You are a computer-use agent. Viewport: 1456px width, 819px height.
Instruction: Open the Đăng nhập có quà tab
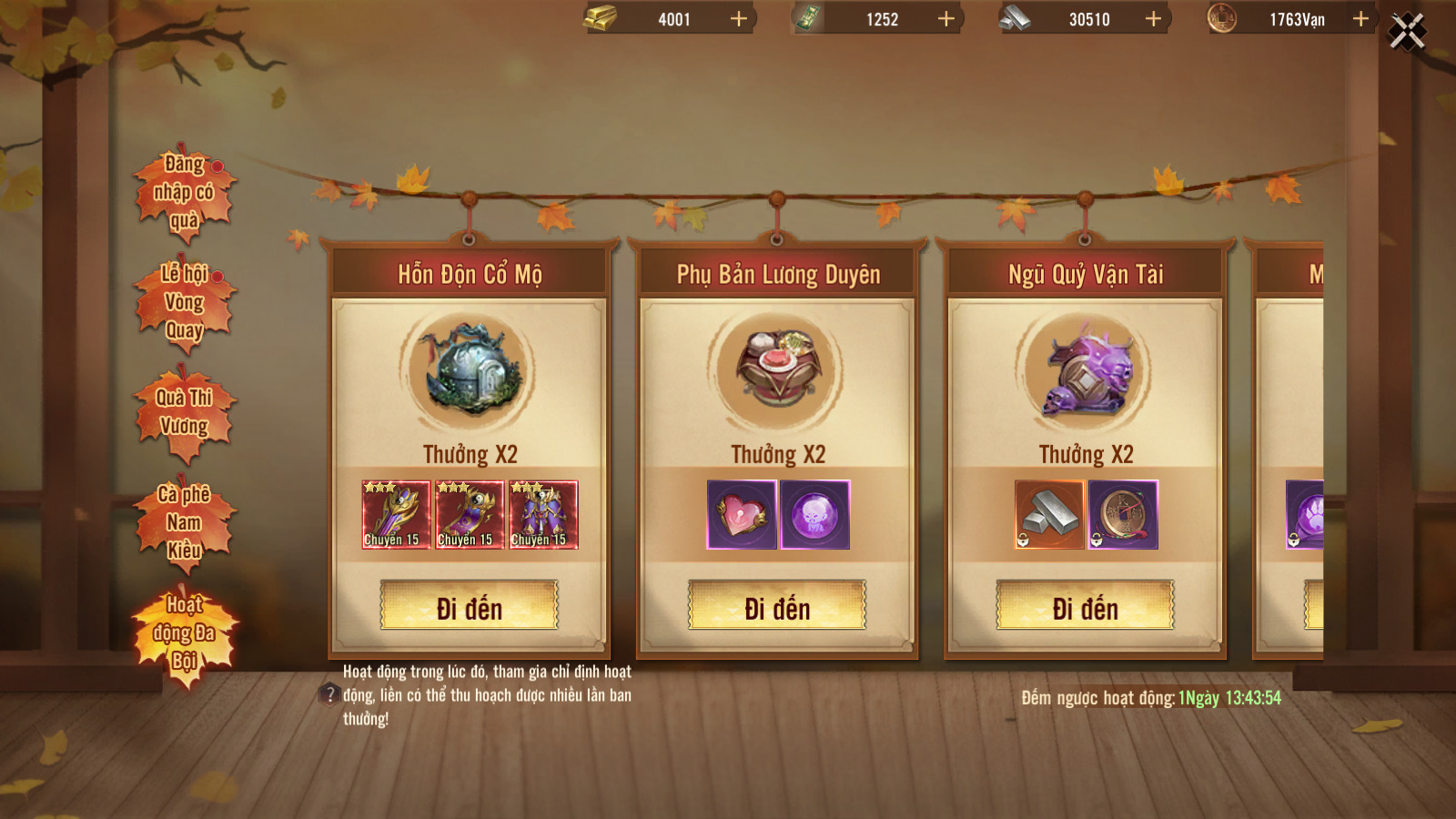(184, 192)
